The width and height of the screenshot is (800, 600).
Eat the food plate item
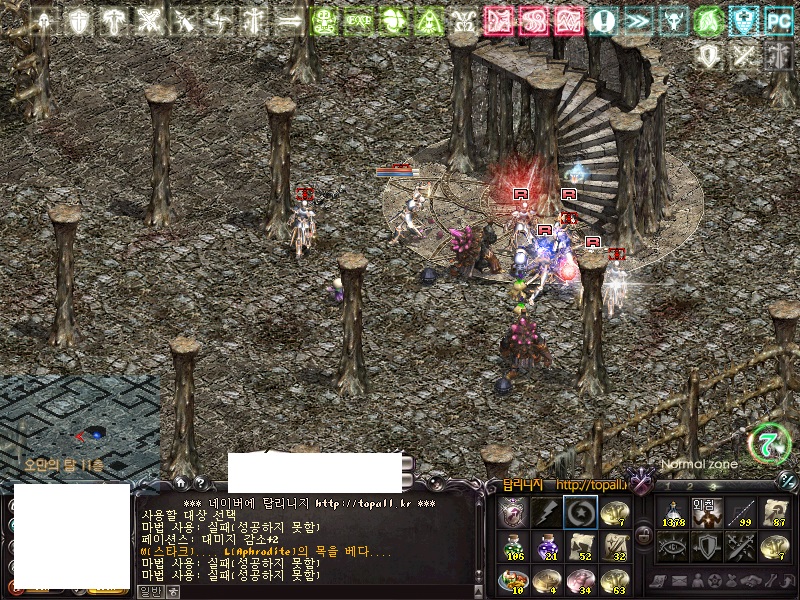click(x=513, y=579)
